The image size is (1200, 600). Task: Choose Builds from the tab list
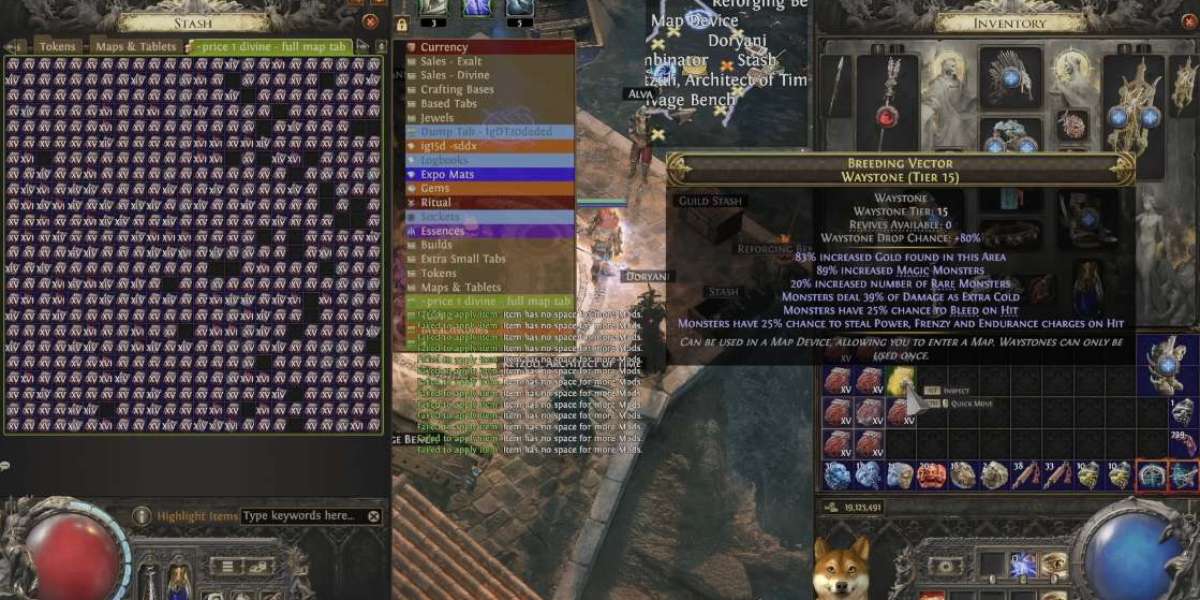(x=436, y=245)
